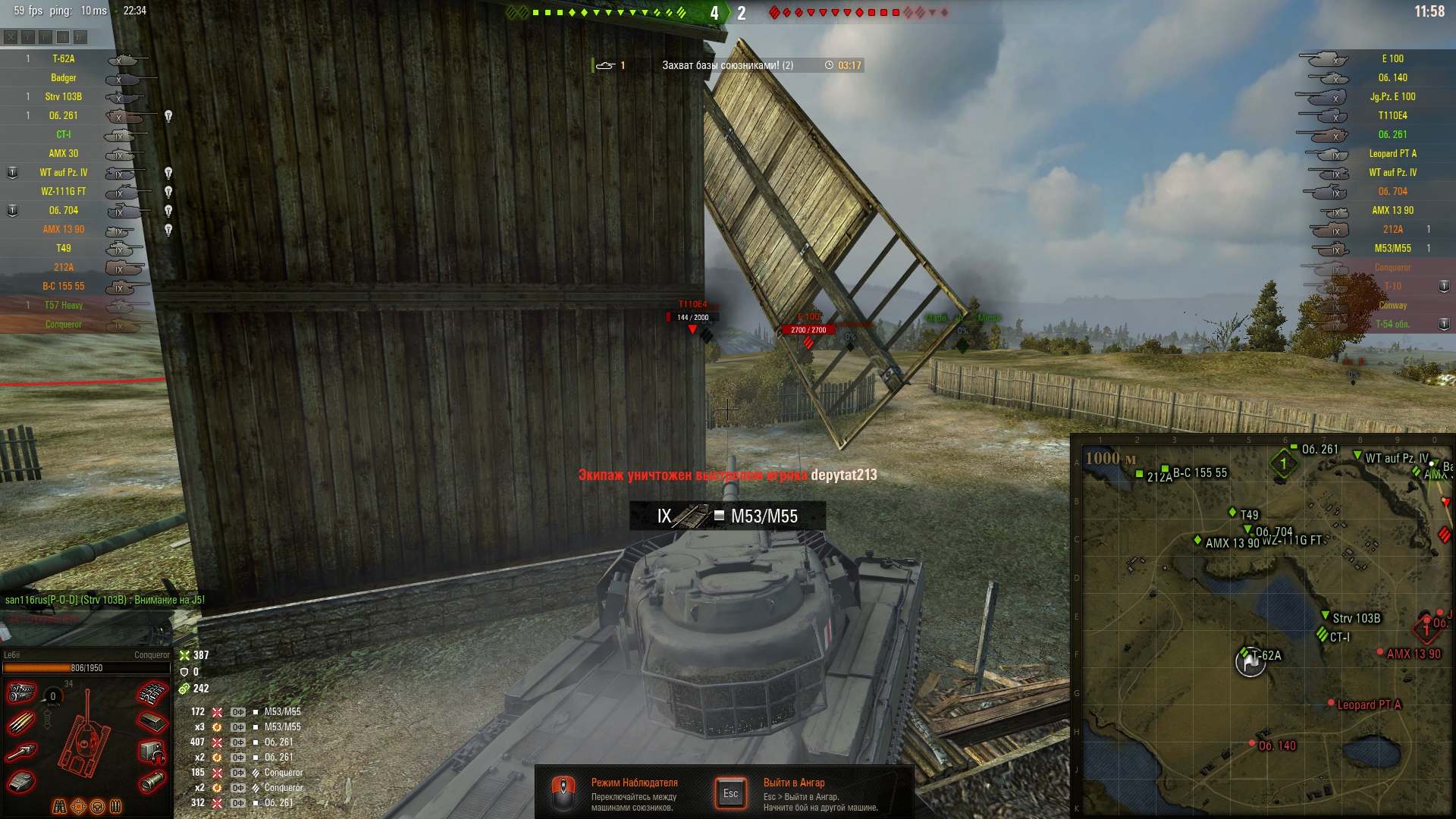Screen dimensions: 1456x819
Task: Click T57 Heavy in the allied team list
Action: pyautogui.click(x=64, y=306)
